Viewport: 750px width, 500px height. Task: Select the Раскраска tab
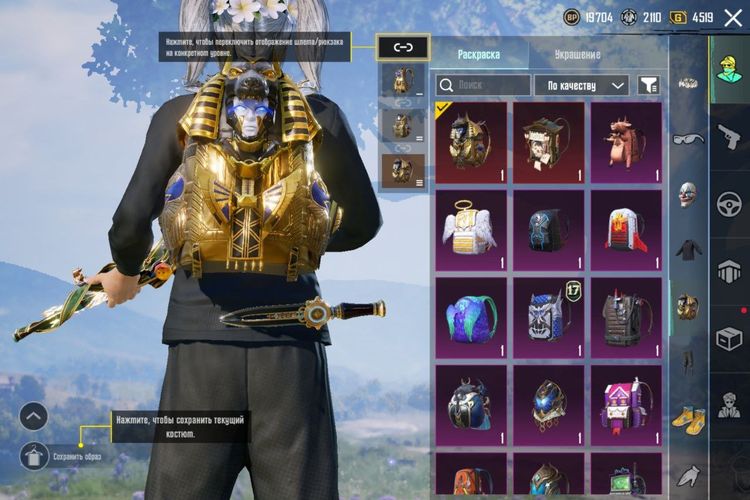tap(478, 54)
